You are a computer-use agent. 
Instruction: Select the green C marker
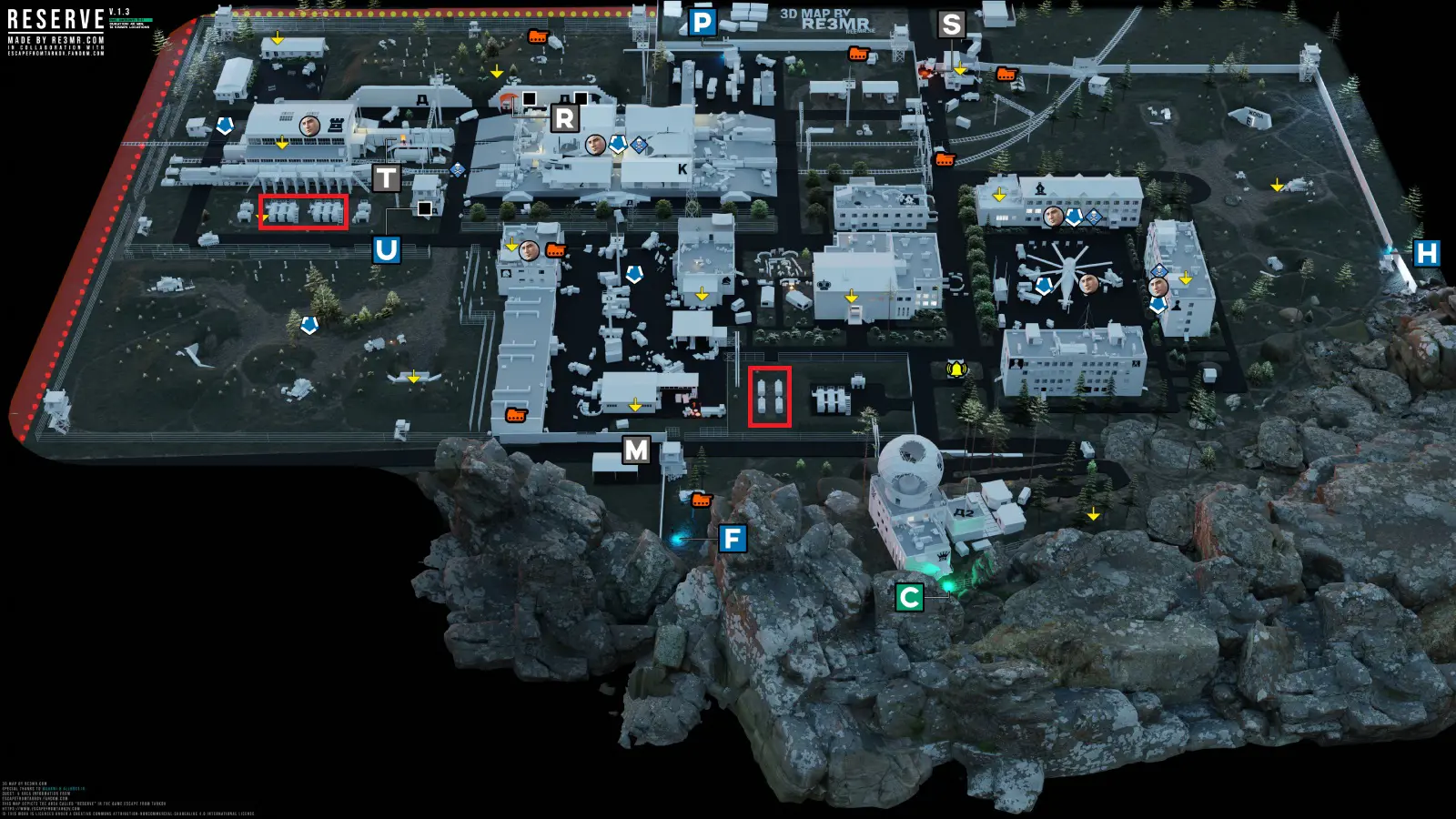point(909,597)
